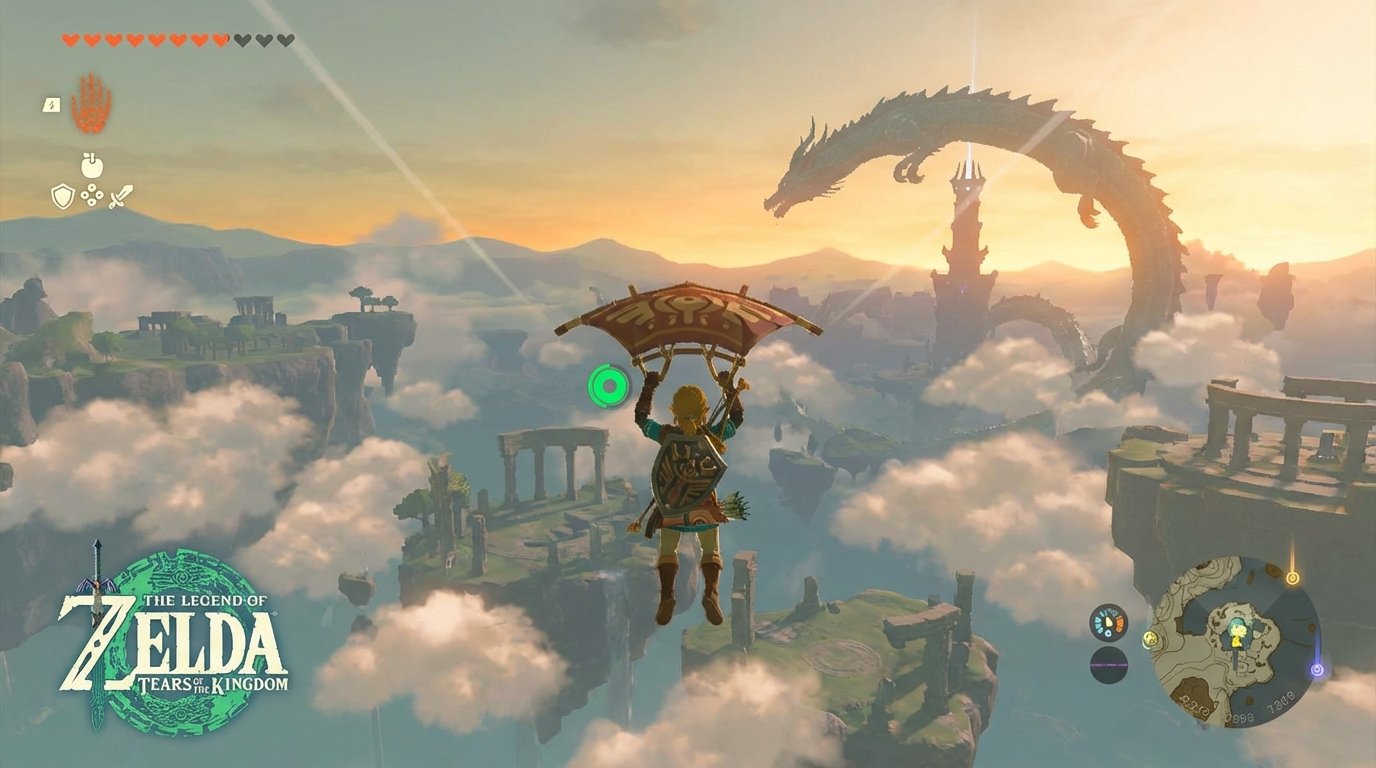Click the purple shrine marker on the minimap
The image size is (1376, 768).
click(x=1317, y=670)
